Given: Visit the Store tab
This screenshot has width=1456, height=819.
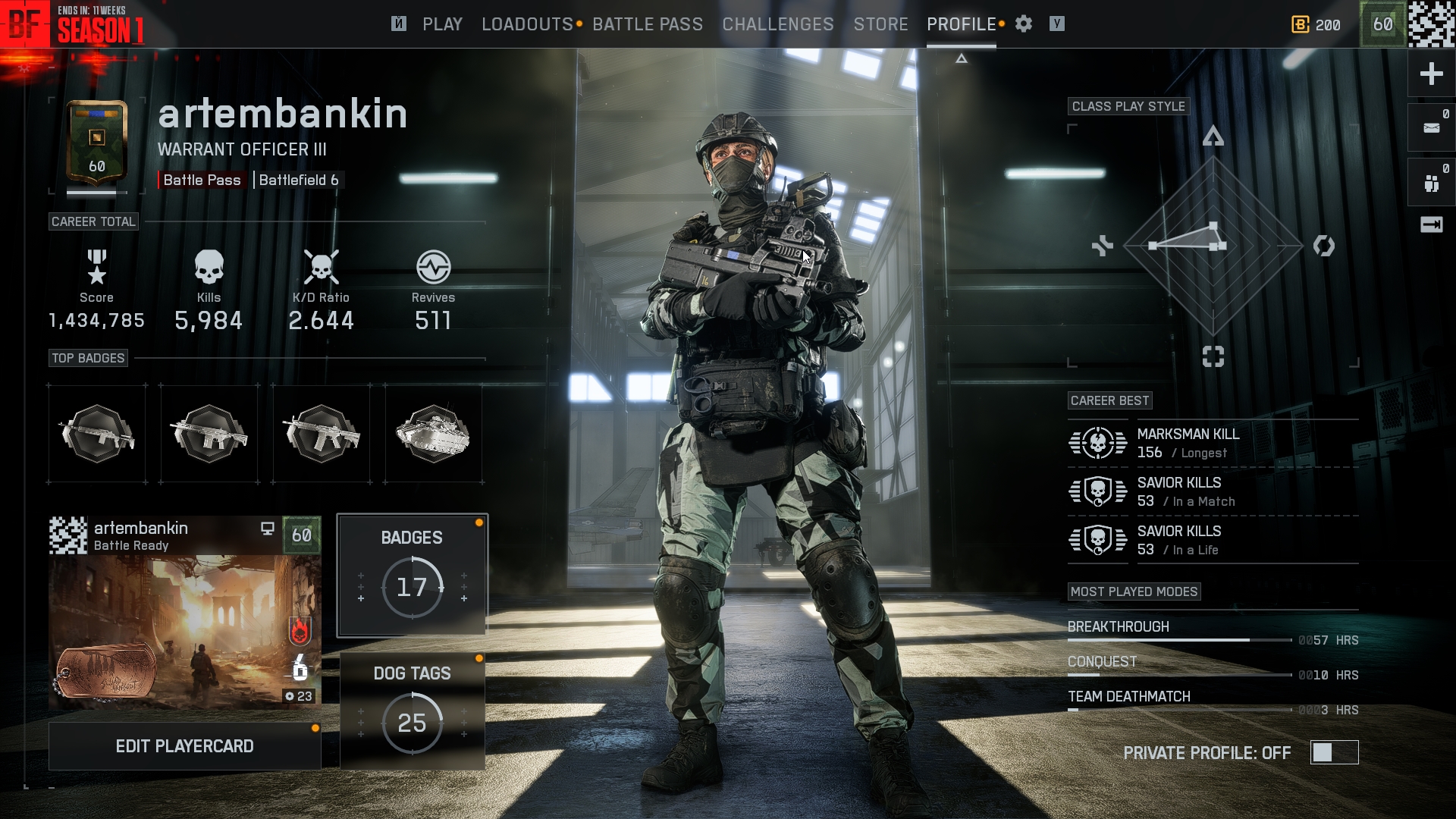Looking at the screenshot, I should coord(880,24).
